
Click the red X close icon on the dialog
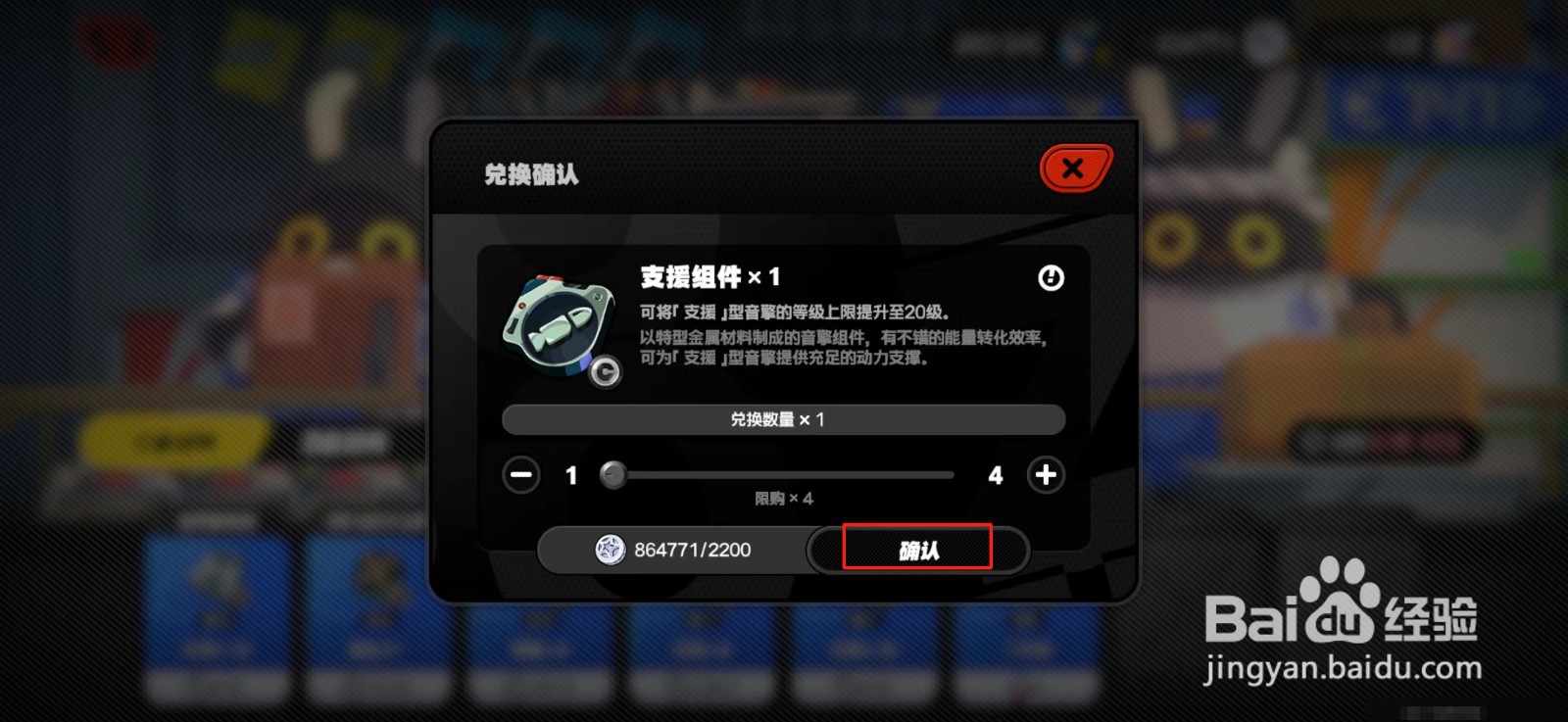tap(1073, 168)
